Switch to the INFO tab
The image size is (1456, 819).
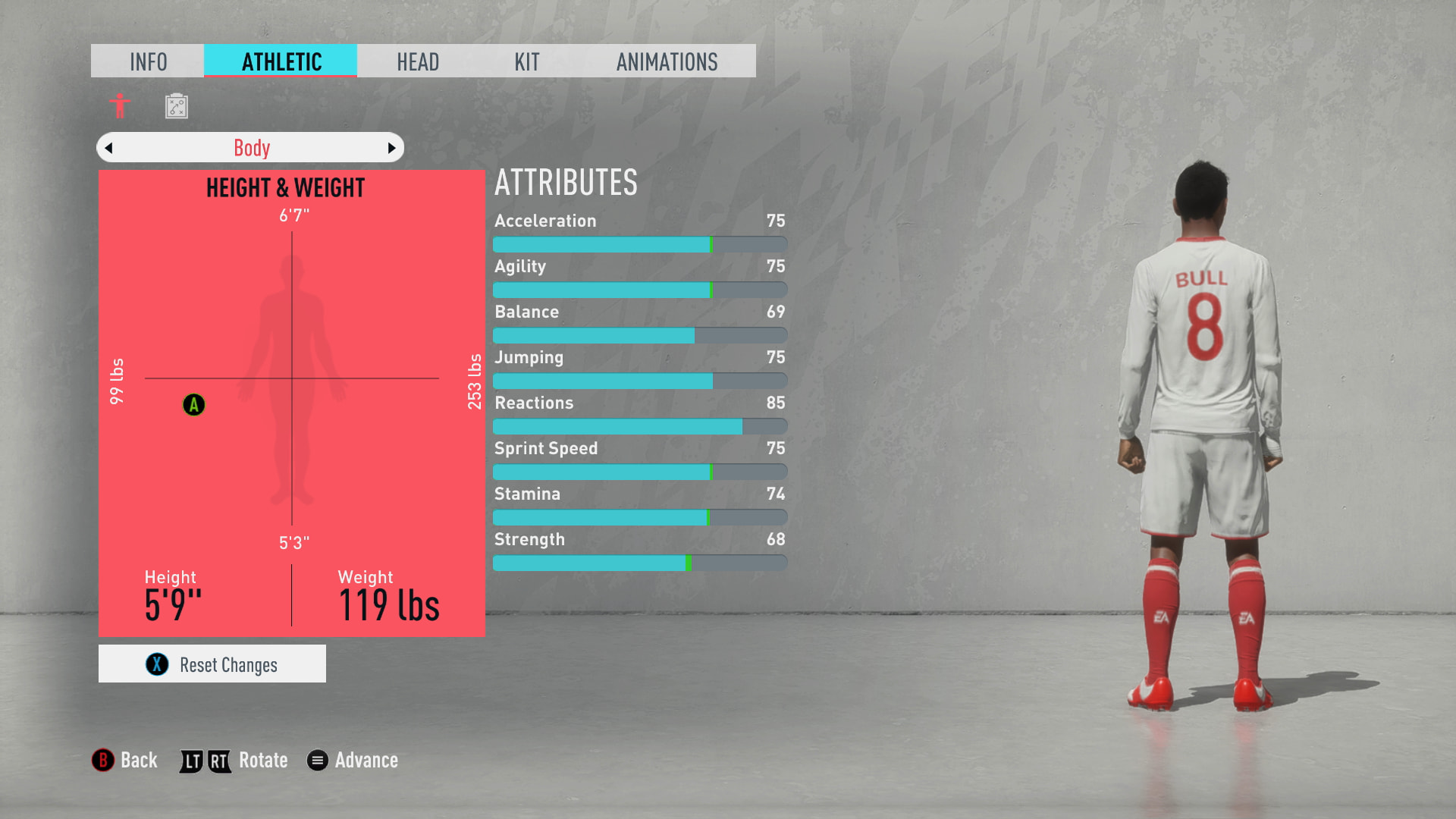(148, 61)
